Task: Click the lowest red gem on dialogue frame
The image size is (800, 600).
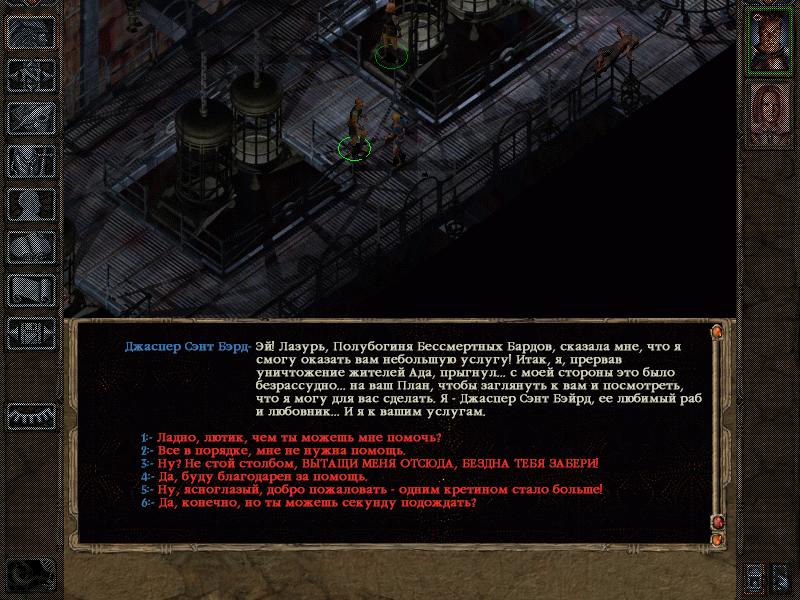Action: coord(716,540)
